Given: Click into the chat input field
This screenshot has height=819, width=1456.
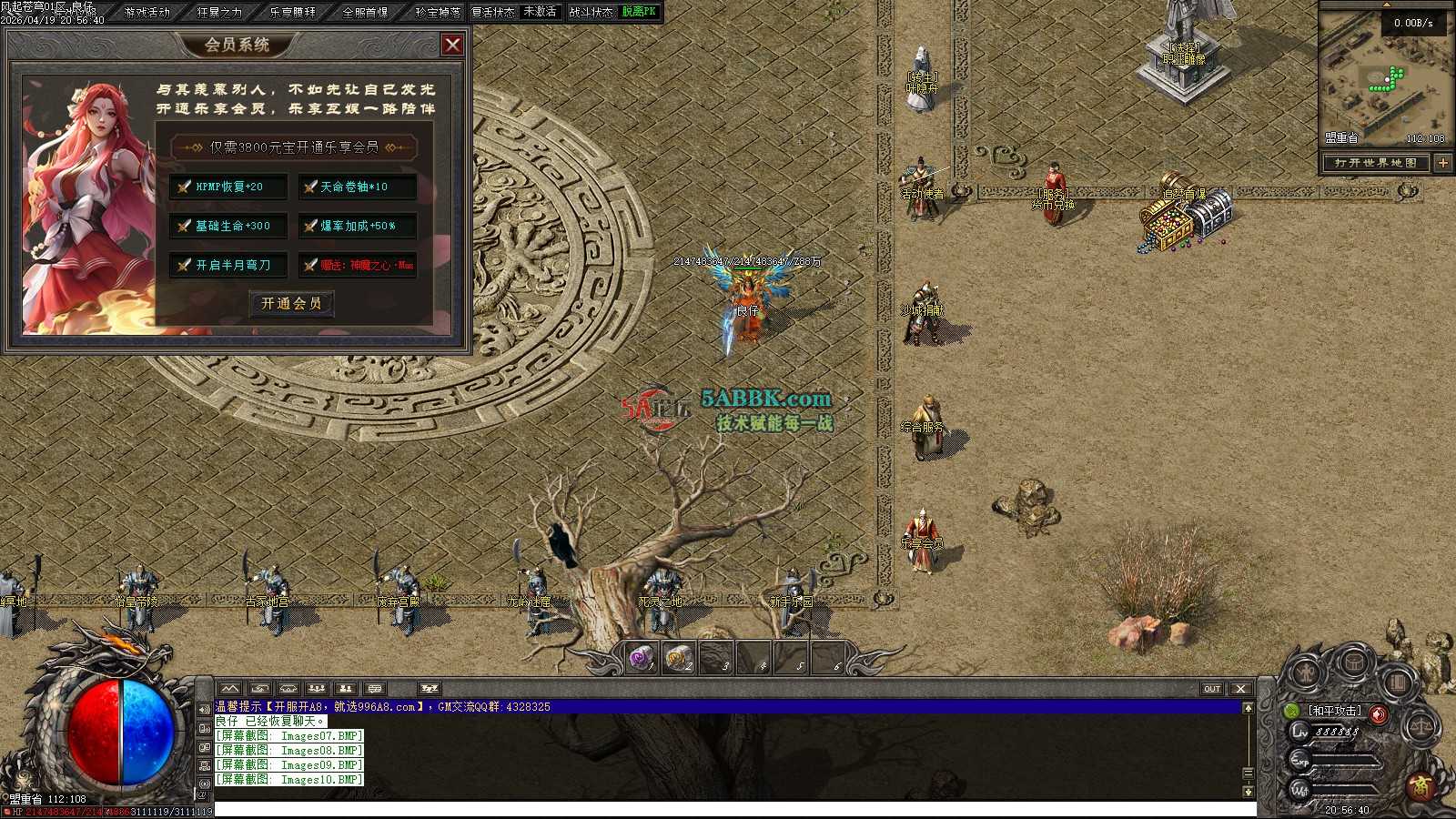Looking at the screenshot, I should 728,809.
